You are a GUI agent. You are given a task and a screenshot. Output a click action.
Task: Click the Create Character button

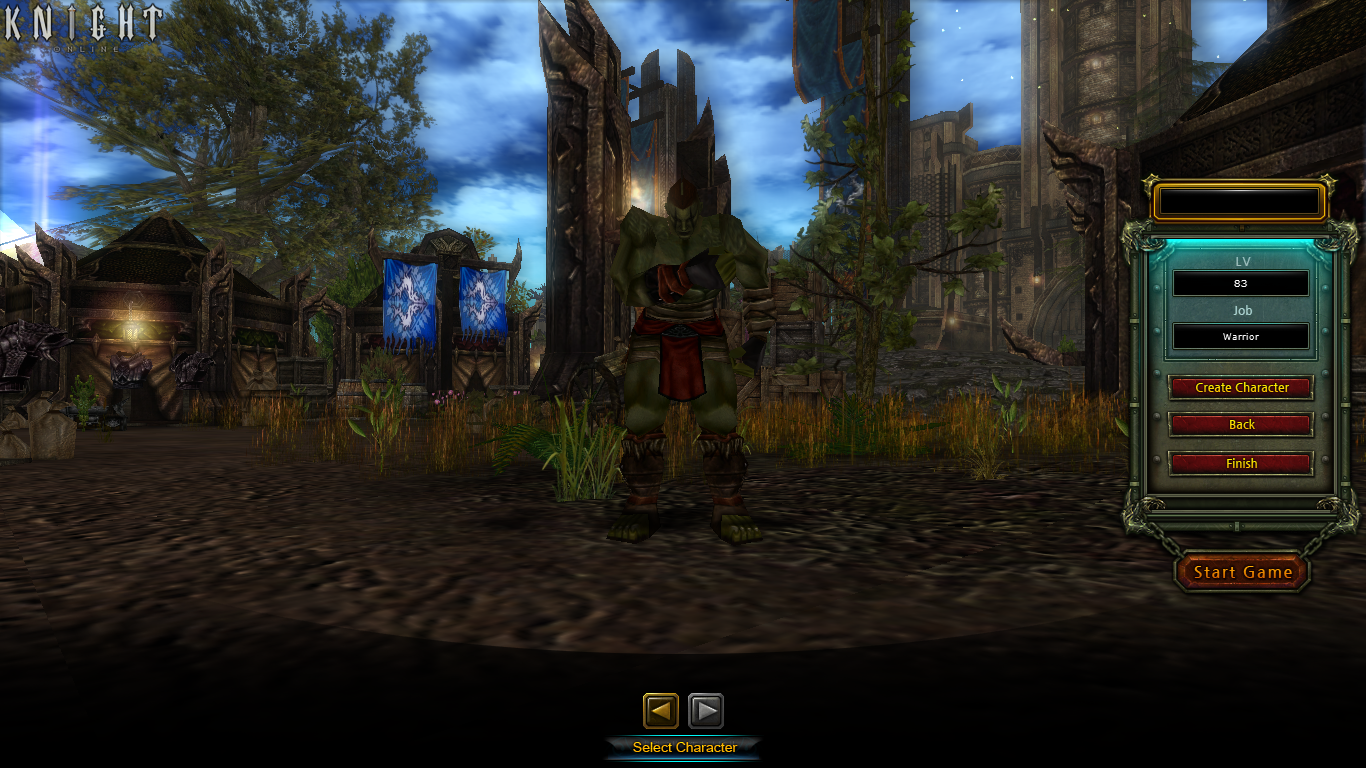click(x=1241, y=387)
